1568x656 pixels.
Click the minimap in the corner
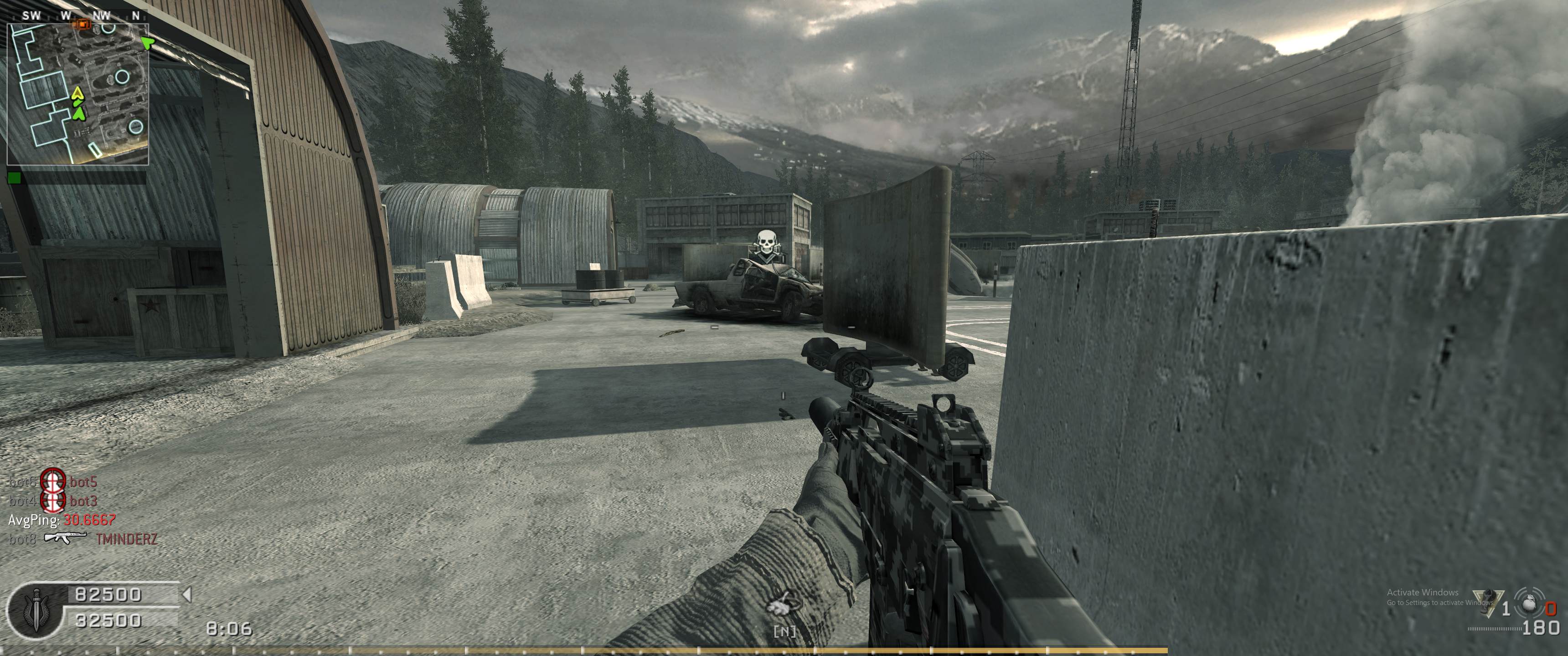(78, 94)
